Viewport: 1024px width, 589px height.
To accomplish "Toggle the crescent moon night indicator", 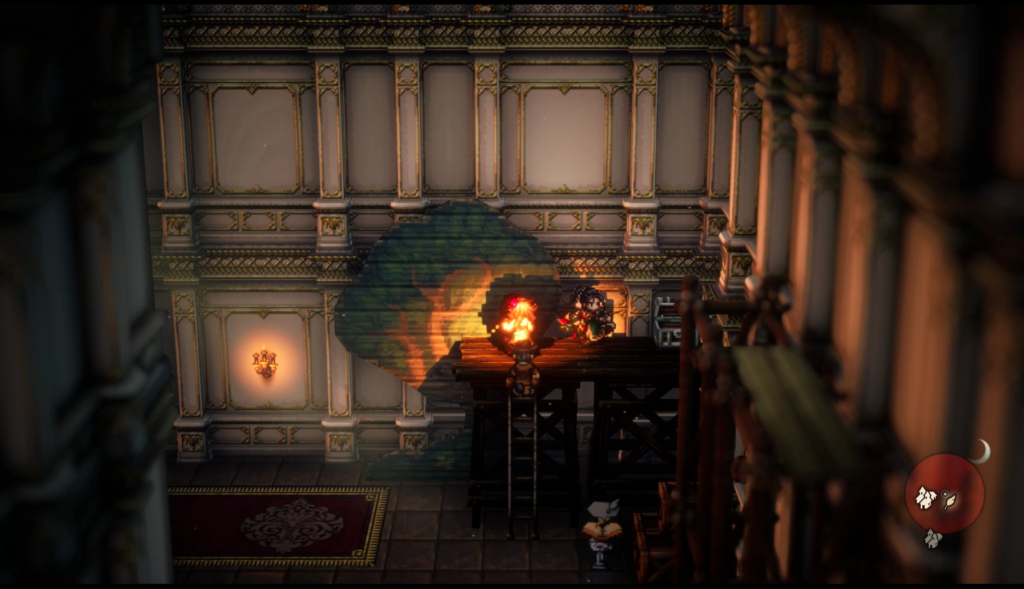I will [x=981, y=451].
